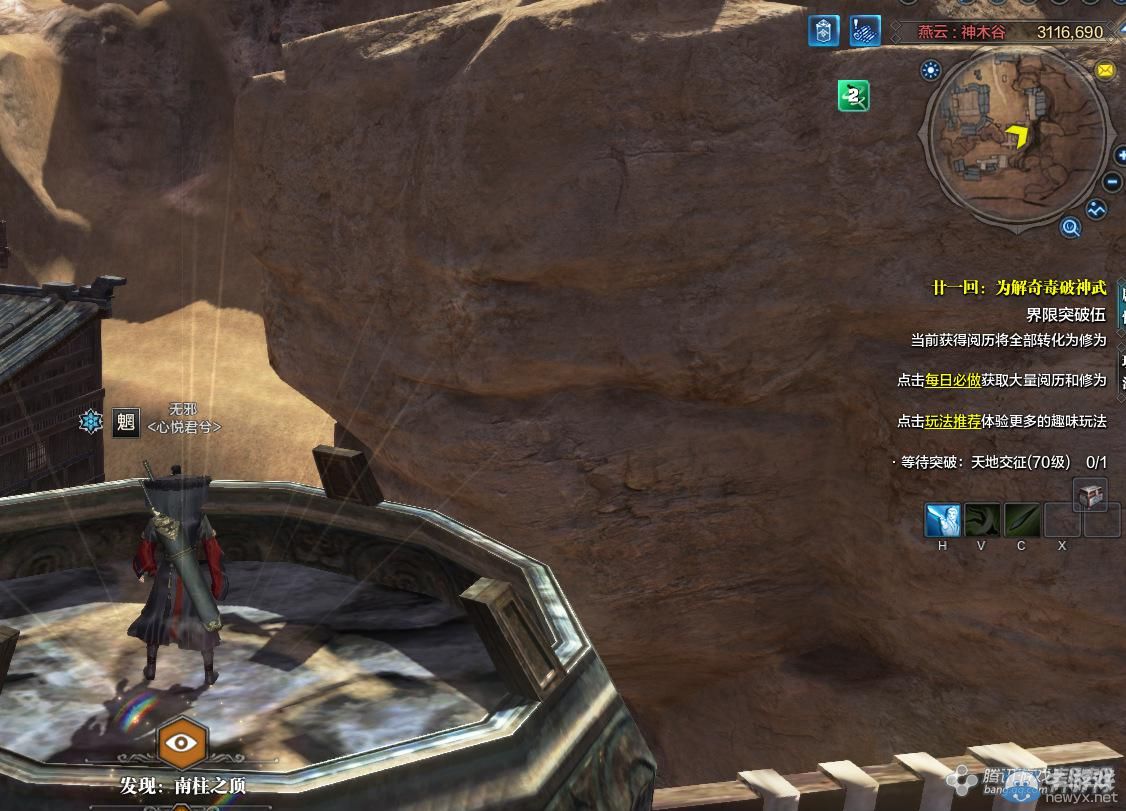Open the treasure chest icon

(1089, 494)
